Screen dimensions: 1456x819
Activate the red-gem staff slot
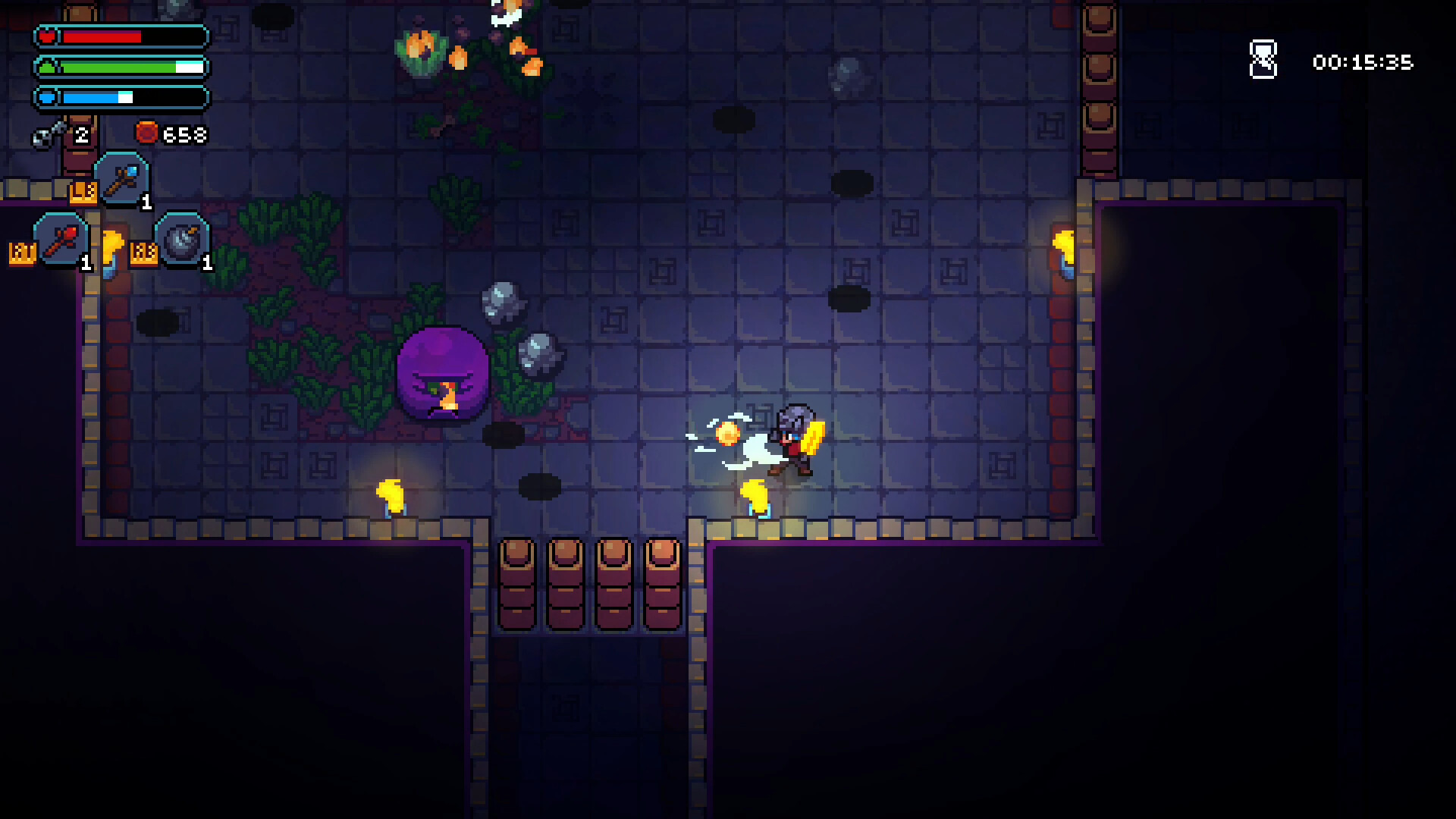click(61, 240)
